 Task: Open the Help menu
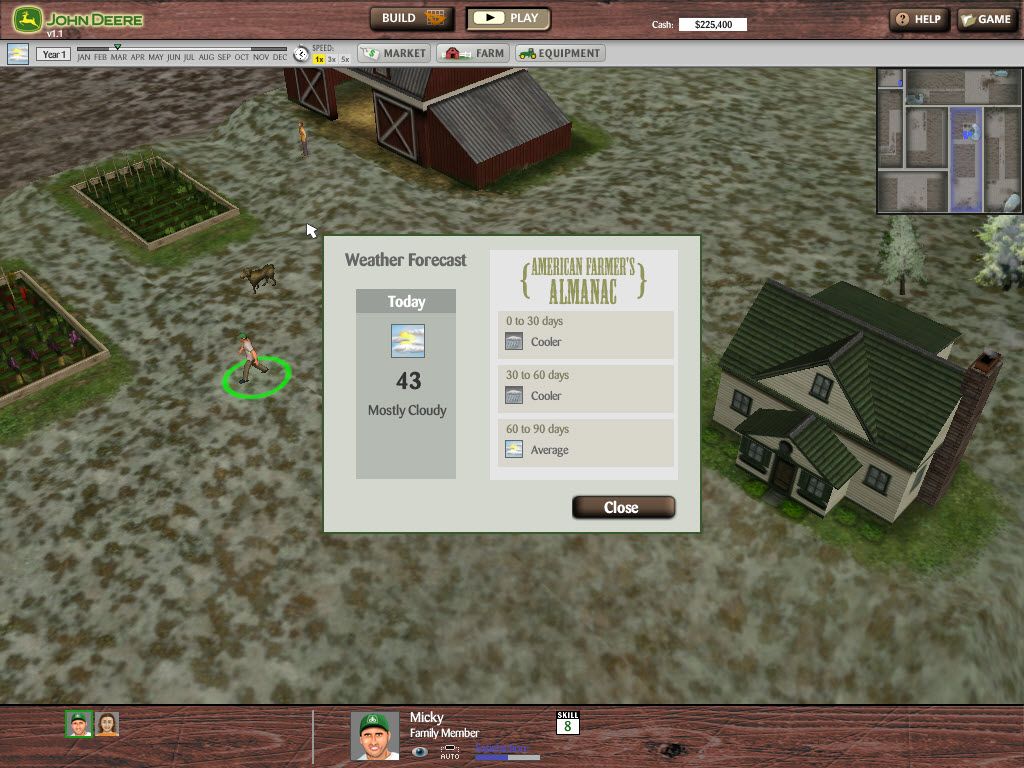(x=918, y=19)
